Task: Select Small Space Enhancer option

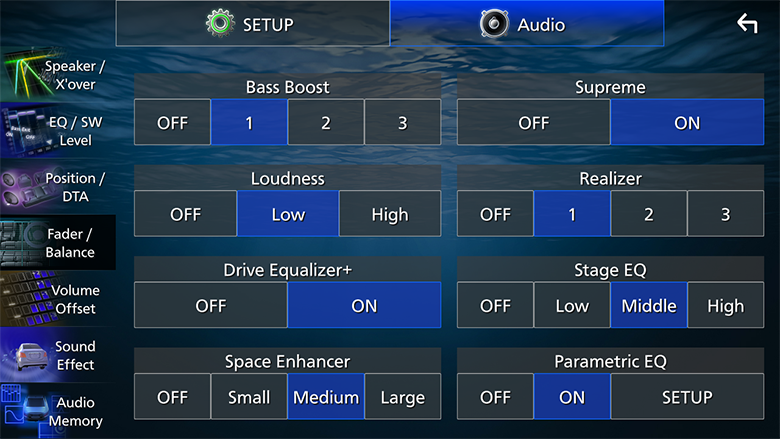Action: (x=249, y=397)
